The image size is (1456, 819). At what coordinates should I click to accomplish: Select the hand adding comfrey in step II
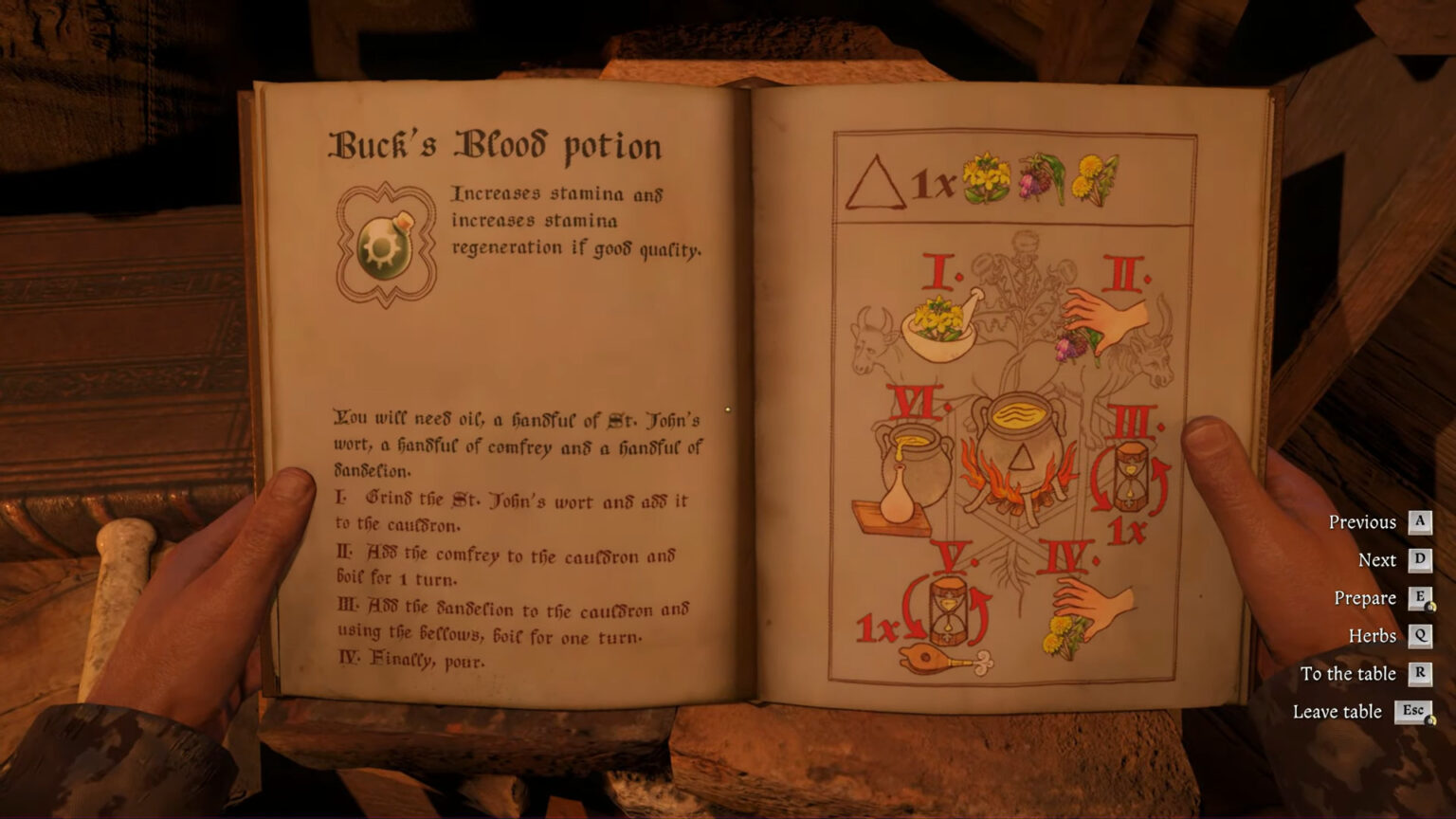click(1101, 322)
